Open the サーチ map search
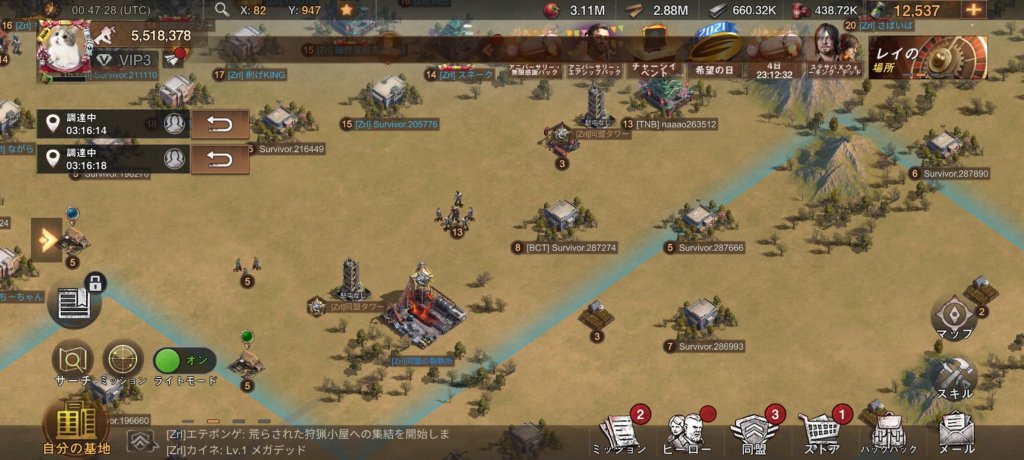The image size is (1024, 460). pyautogui.click(x=73, y=360)
